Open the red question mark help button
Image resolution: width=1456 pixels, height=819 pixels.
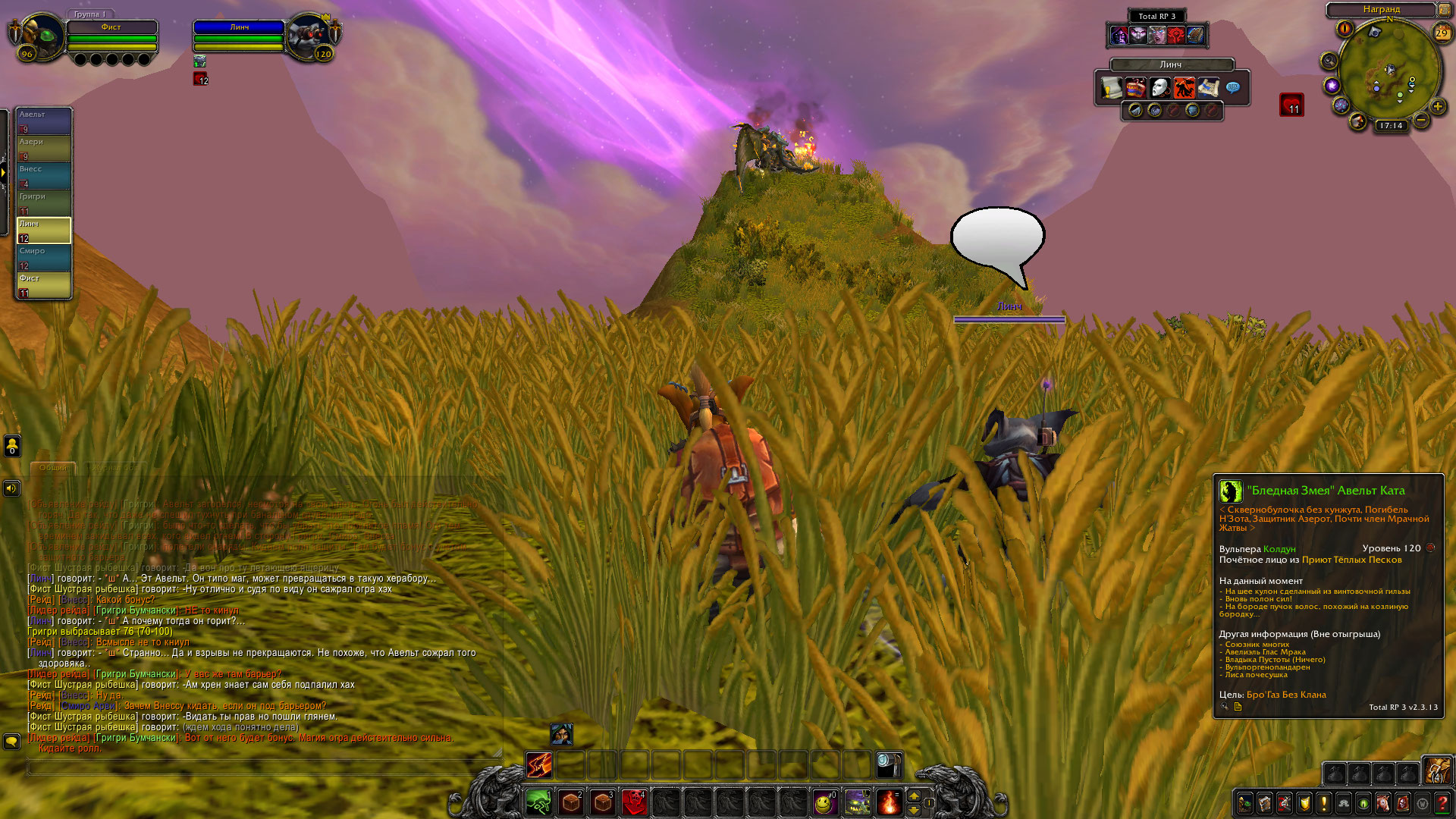(x=1442, y=803)
